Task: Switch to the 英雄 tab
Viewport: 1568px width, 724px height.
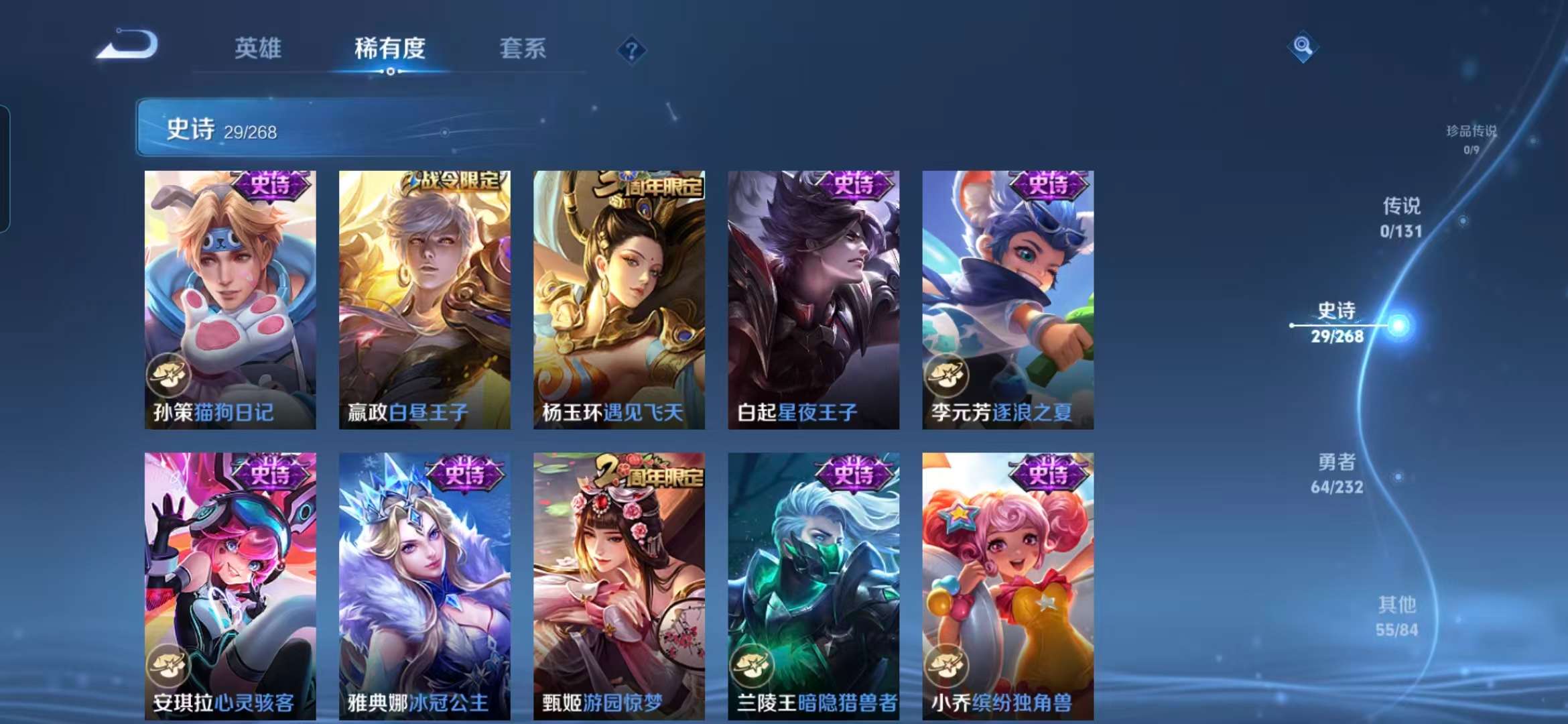Action: 258,48
